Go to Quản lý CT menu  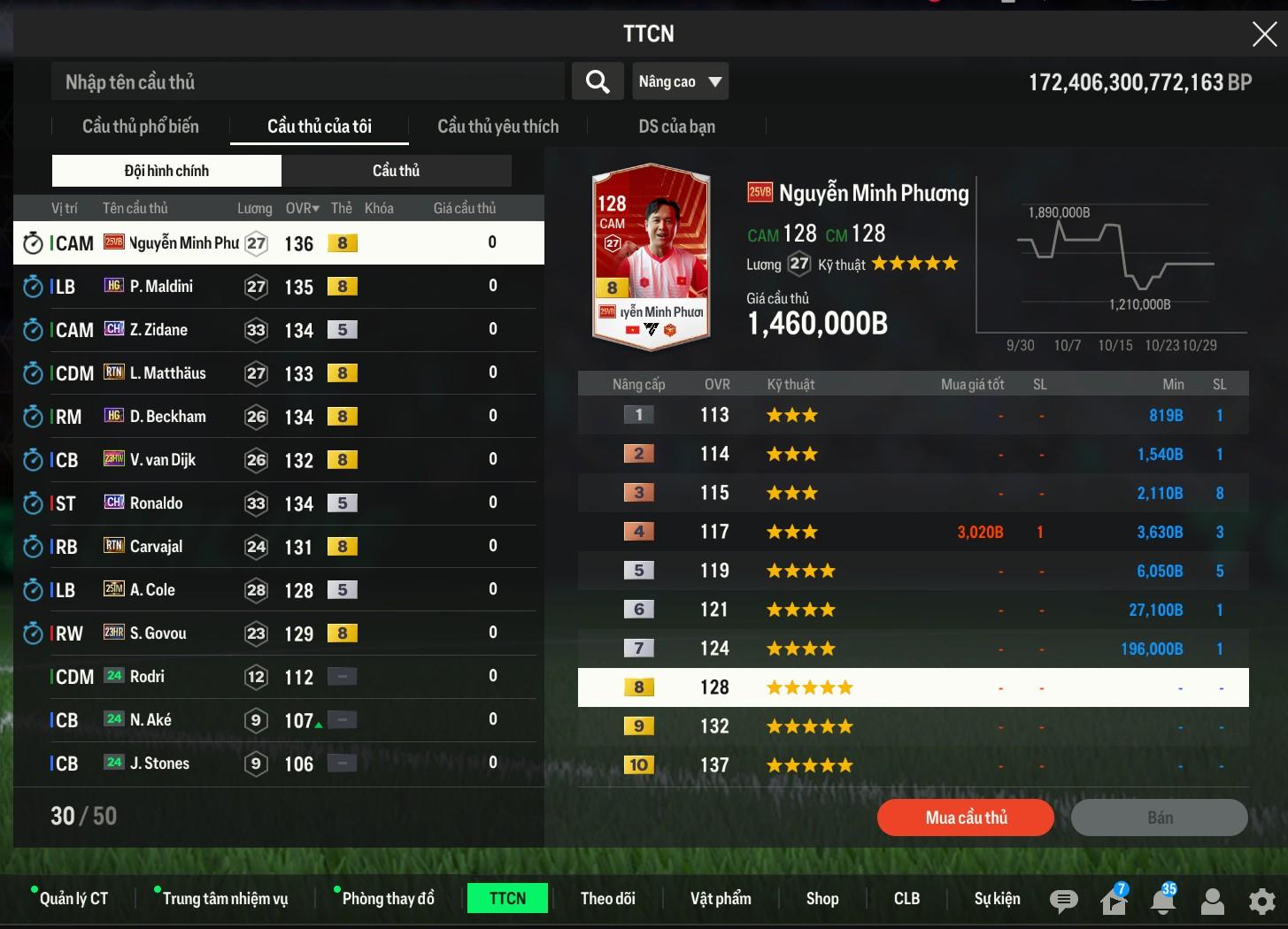click(x=73, y=899)
